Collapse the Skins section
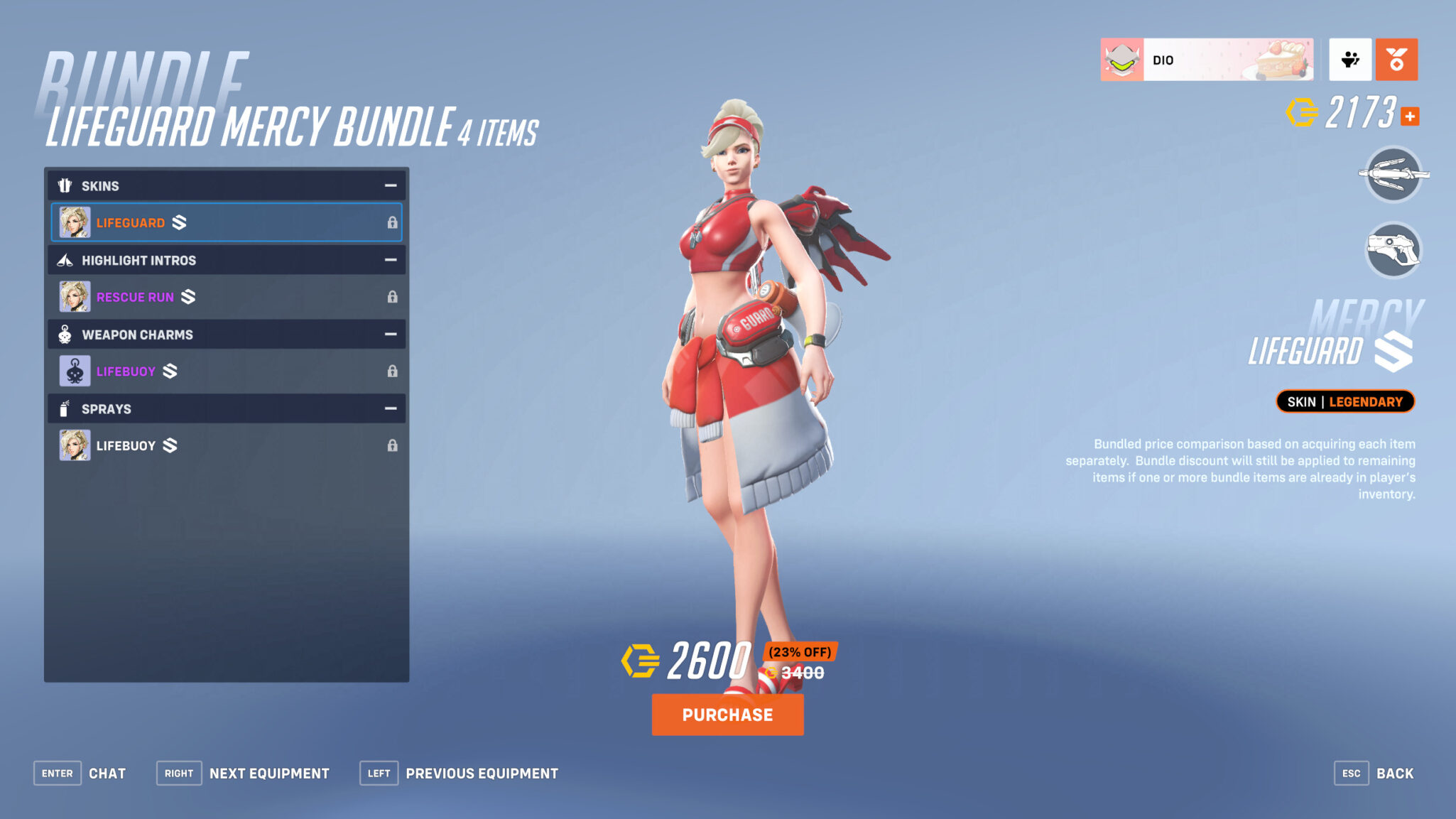1456x819 pixels. click(x=390, y=185)
